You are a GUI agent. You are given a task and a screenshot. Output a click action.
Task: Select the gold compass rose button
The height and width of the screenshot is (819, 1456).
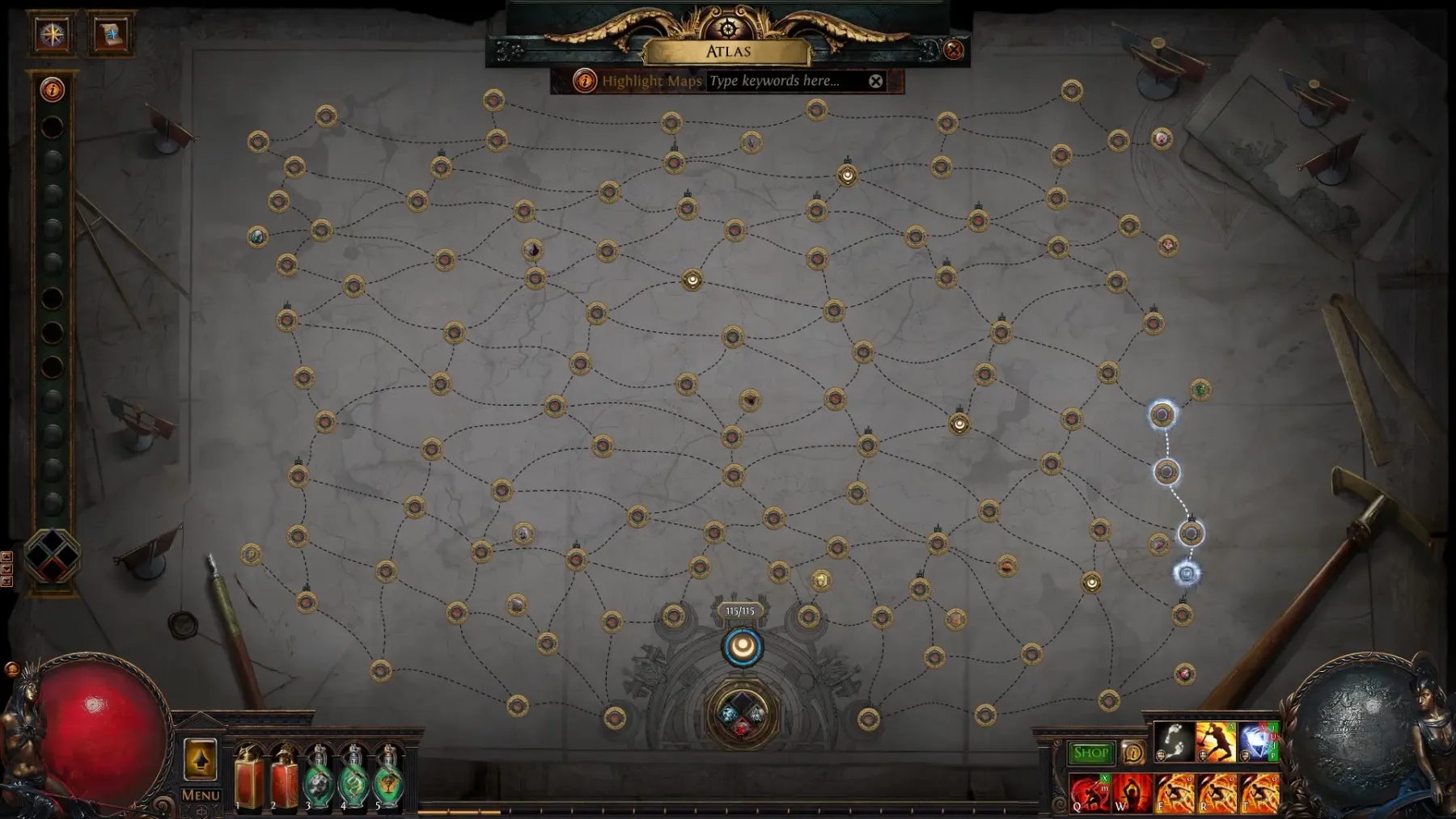[53, 34]
